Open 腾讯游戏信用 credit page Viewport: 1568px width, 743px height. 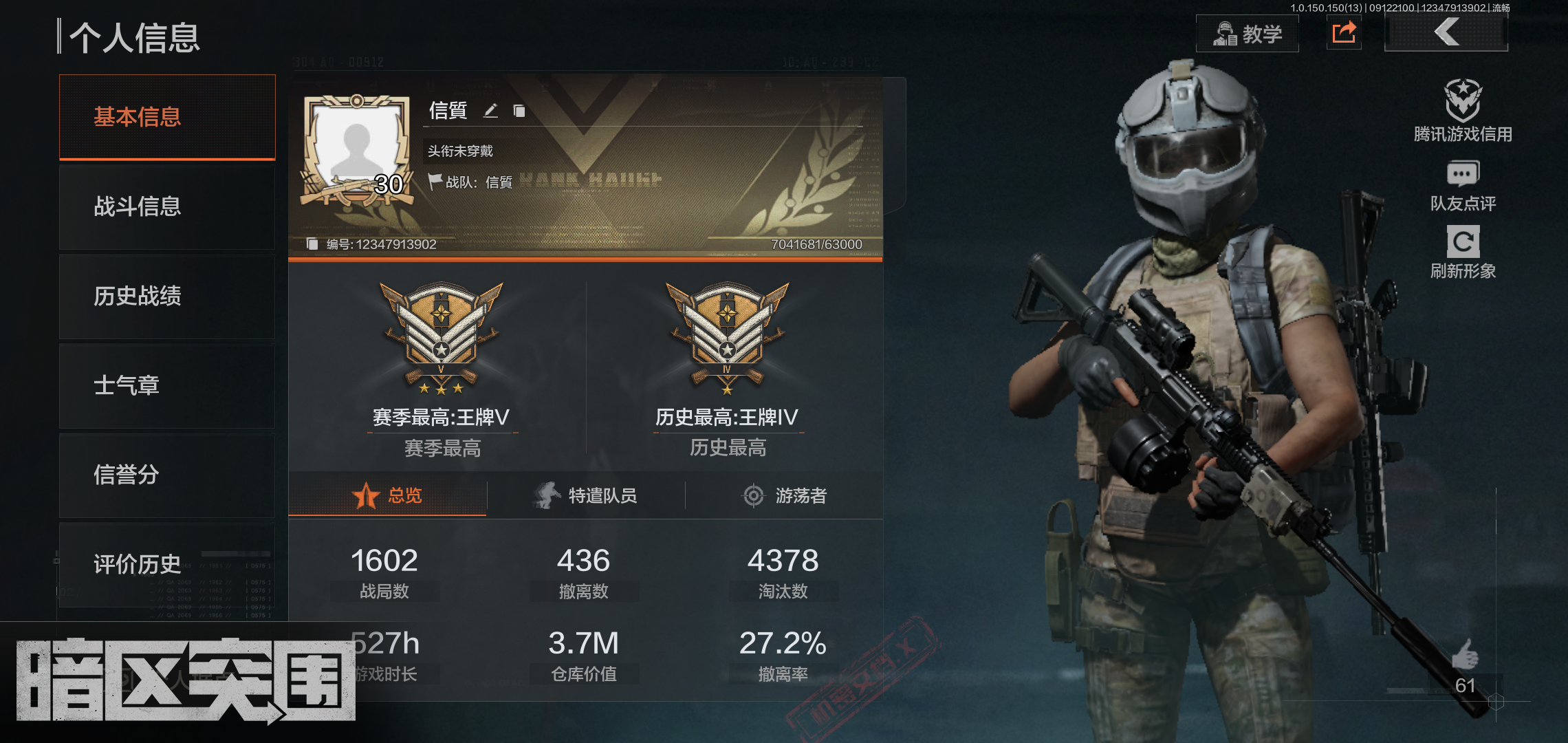[1463, 111]
